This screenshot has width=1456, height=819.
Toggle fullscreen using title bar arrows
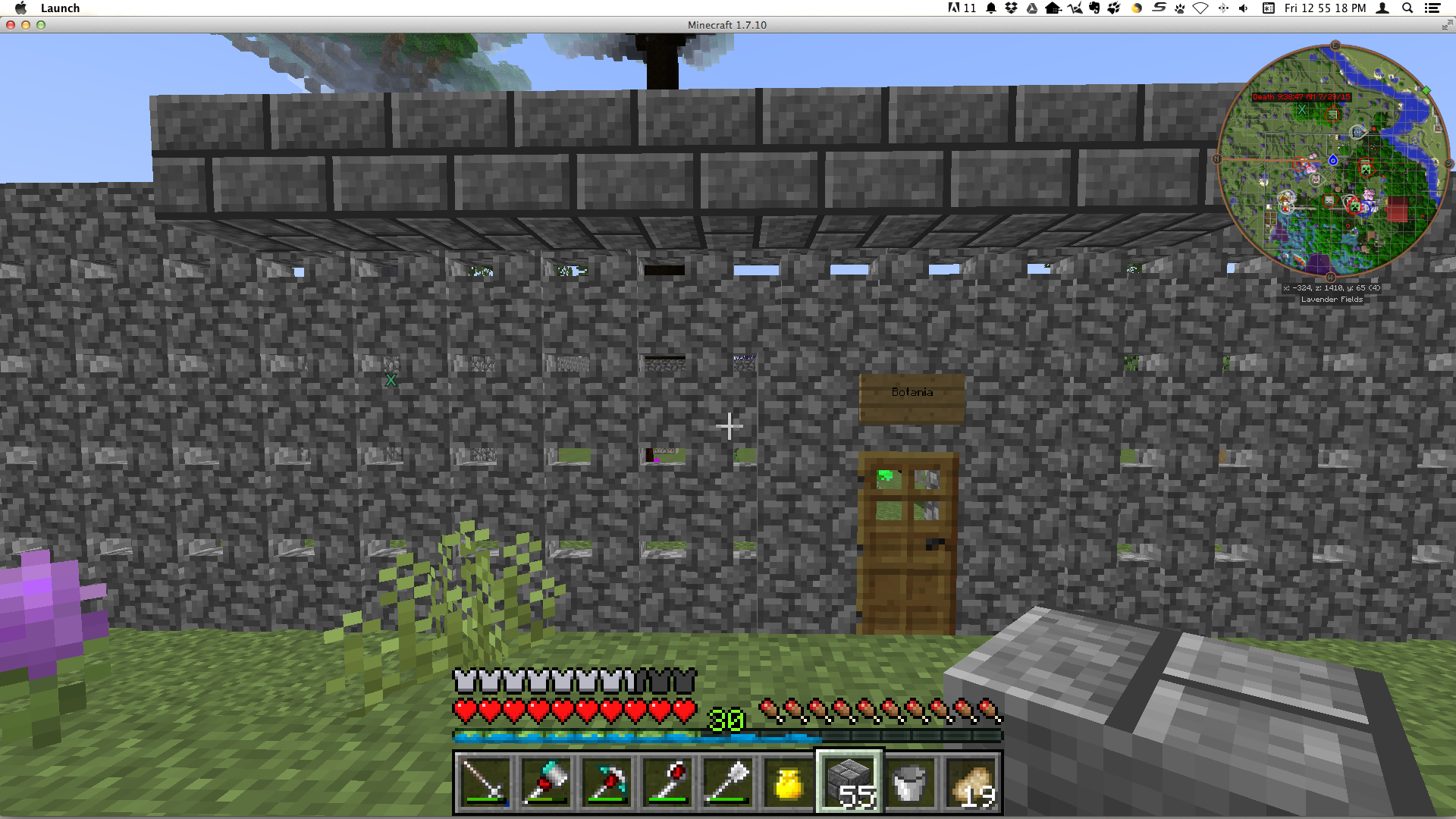pos(1445,25)
